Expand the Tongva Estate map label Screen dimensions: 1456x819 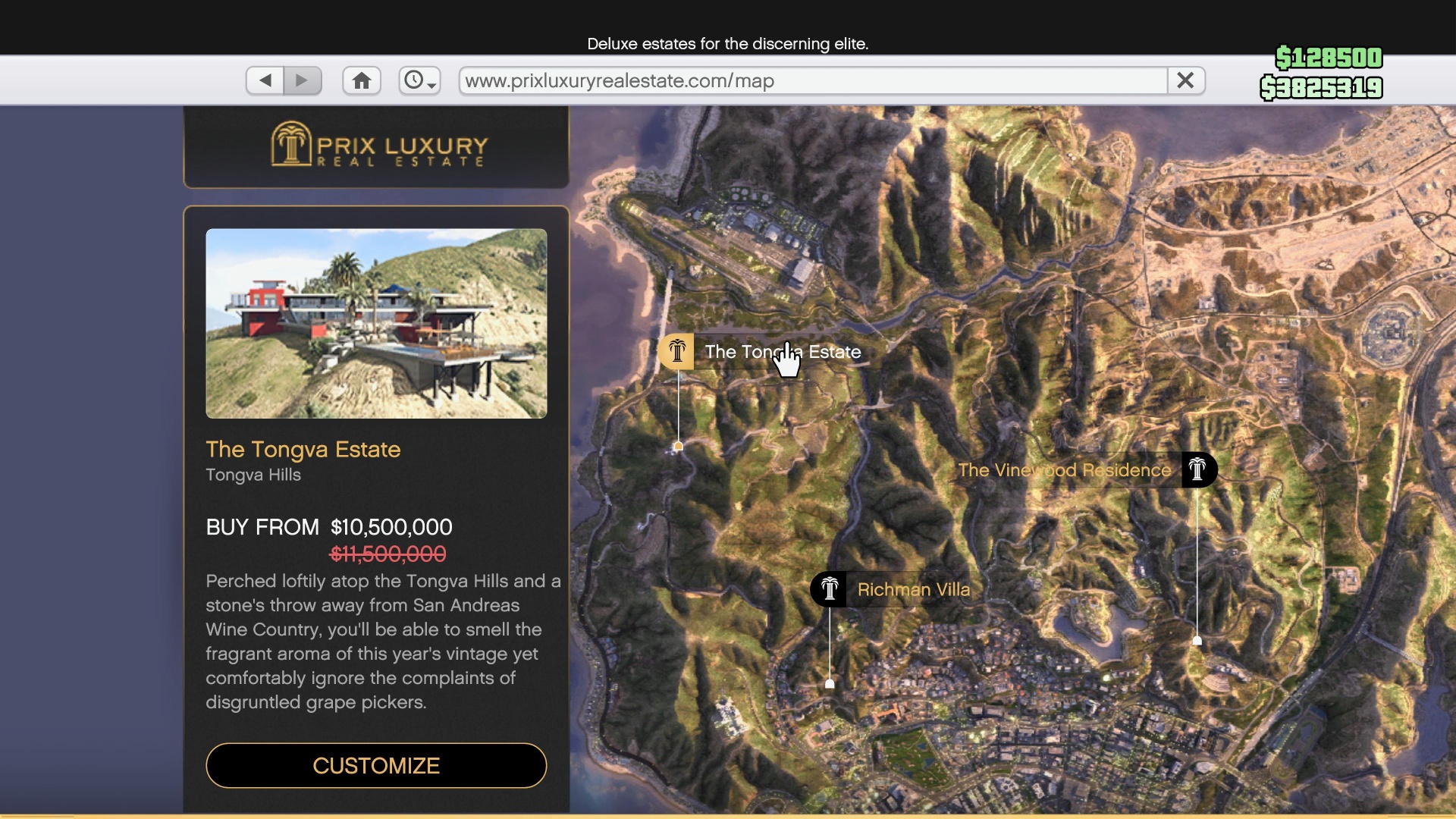pos(783,352)
